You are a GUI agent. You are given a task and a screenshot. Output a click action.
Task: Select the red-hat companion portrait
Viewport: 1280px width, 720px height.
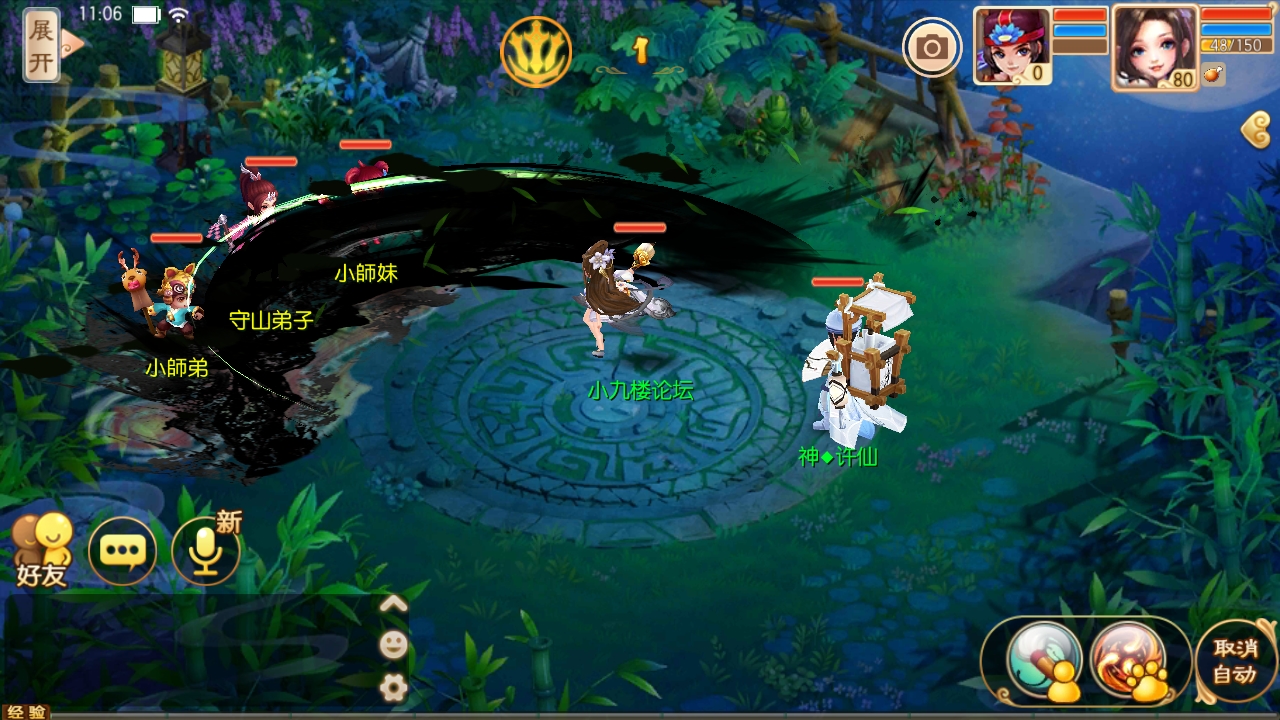[x=1012, y=46]
